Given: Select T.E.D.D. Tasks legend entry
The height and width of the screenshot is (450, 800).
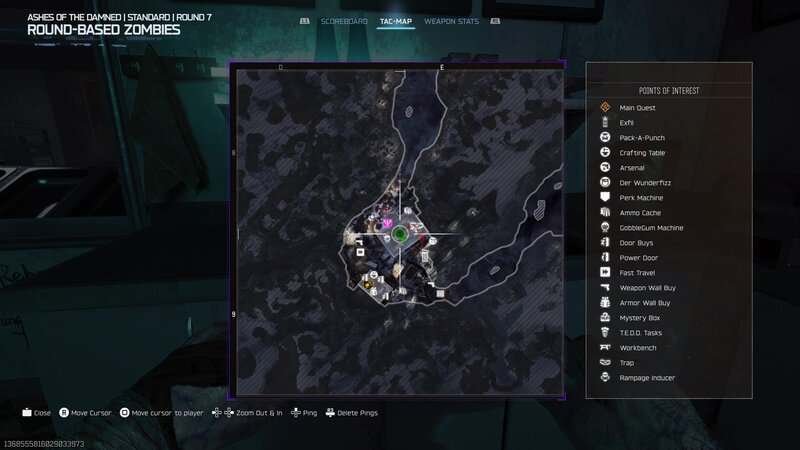Looking at the screenshot, I should [x=641, y=333].
